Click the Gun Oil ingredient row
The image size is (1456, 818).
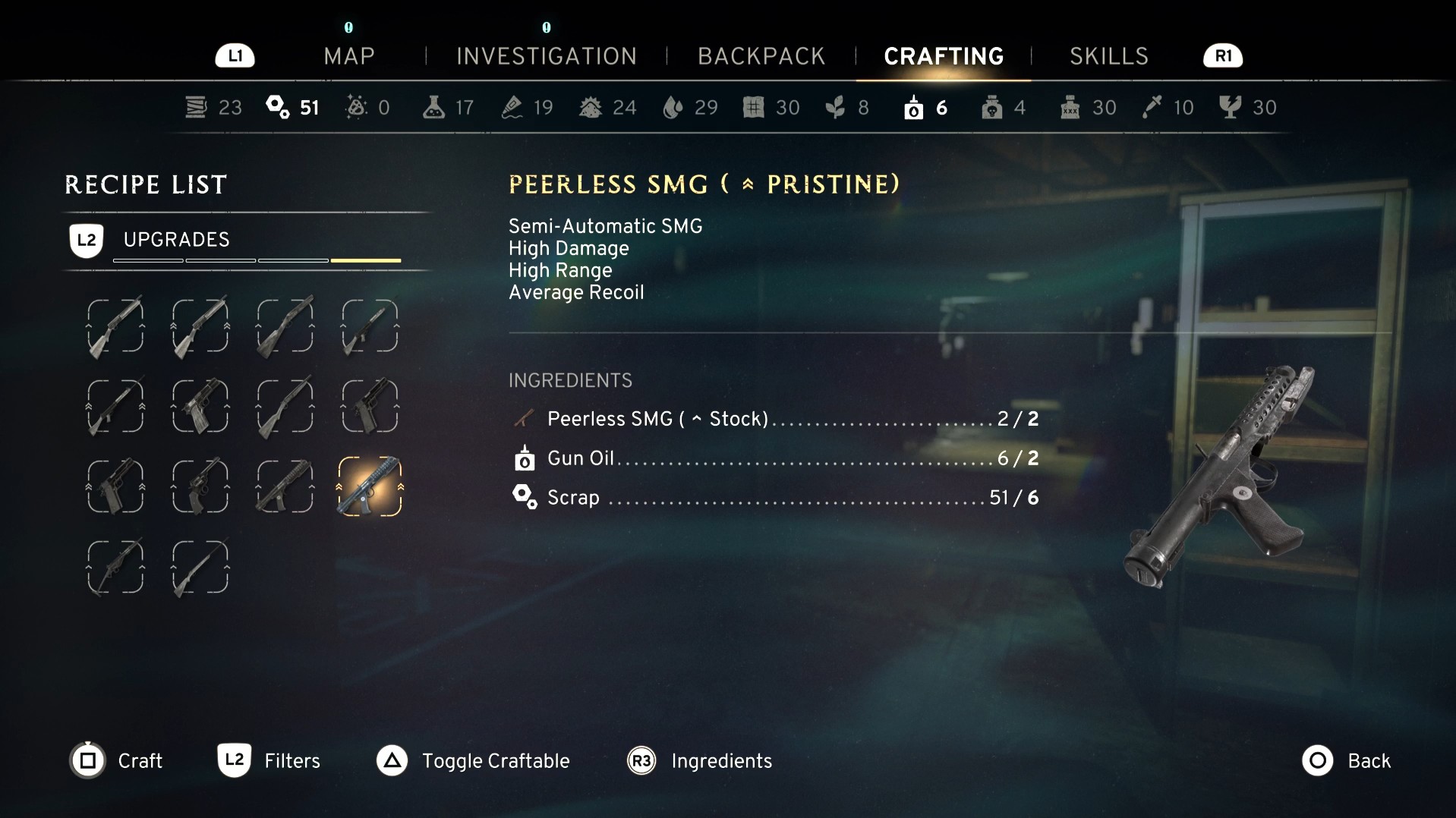[x=774, y=458]
